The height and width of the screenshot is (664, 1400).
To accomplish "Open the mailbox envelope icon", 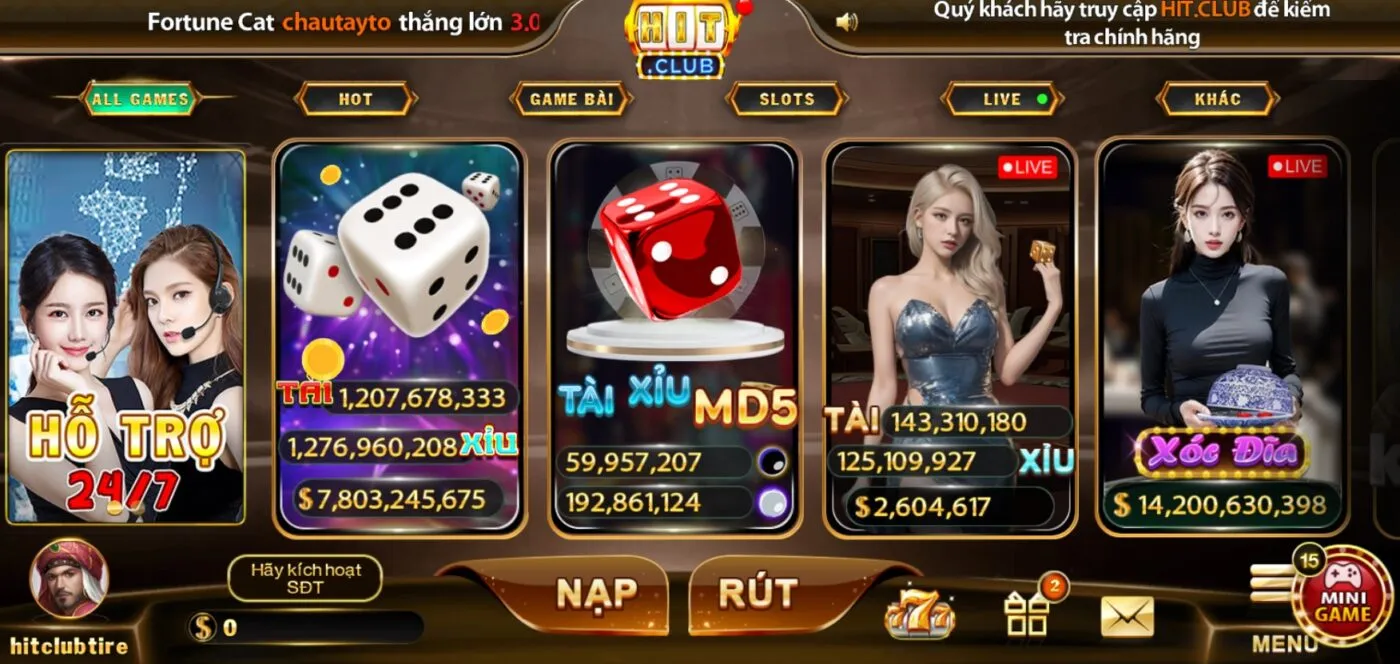I will coord(1127,616).
